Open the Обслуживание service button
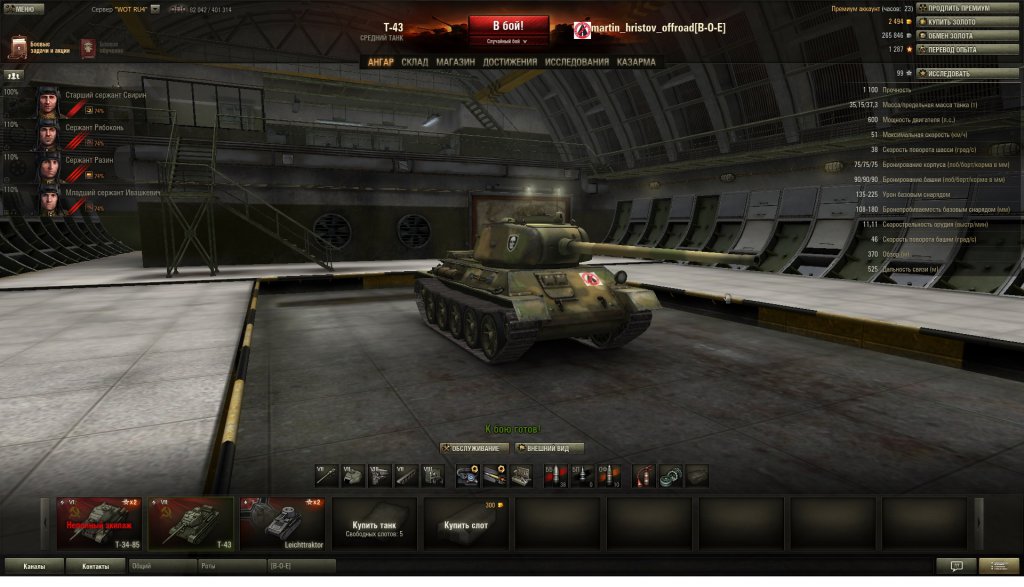This screenshot has height=587, width=1024. 475,448
